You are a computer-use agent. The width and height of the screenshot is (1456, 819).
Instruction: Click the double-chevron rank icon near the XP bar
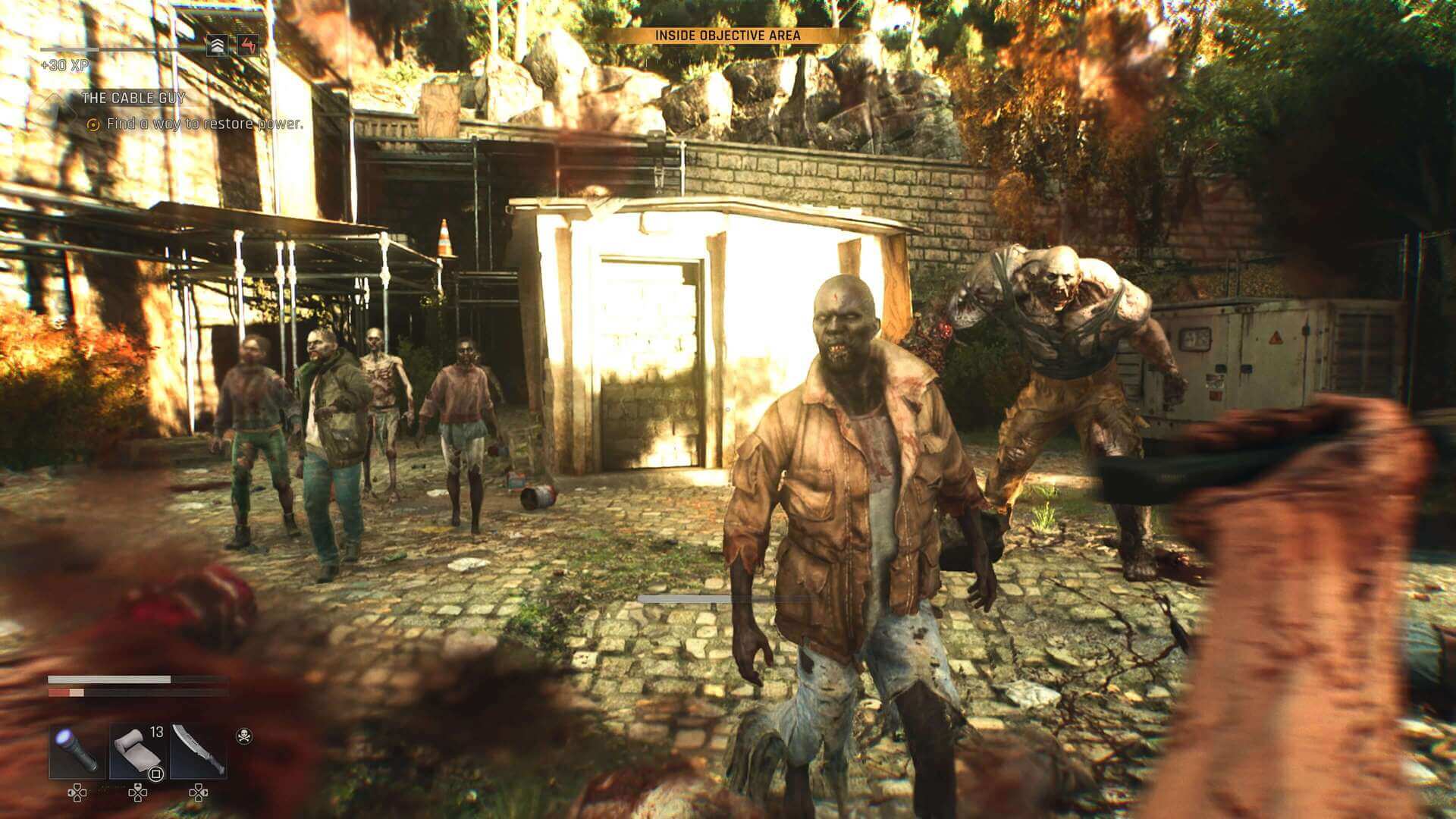tap(216, 44)
